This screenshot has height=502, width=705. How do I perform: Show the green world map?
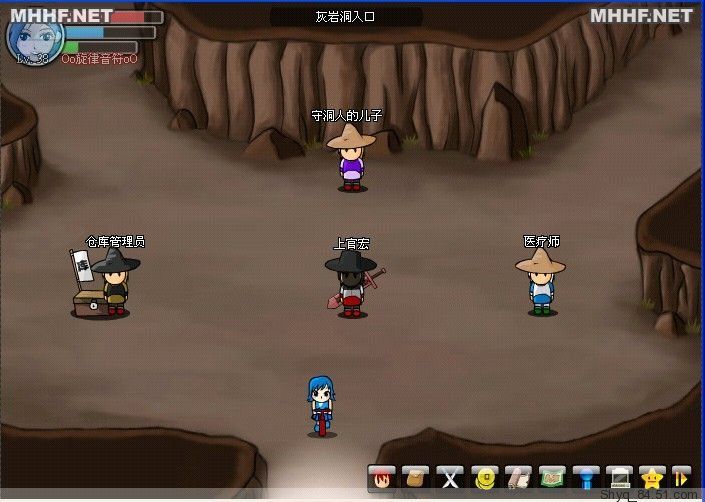click(552, 478)
